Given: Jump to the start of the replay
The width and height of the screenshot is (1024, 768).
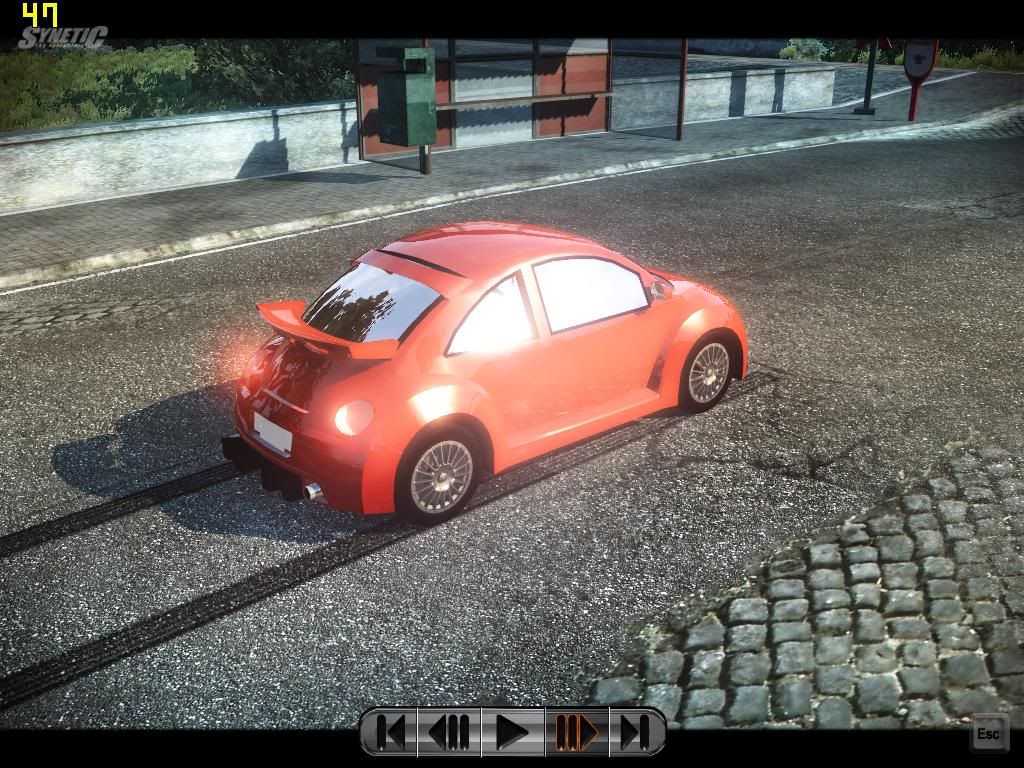Looking at the screenshot, I should click(391, 733).
